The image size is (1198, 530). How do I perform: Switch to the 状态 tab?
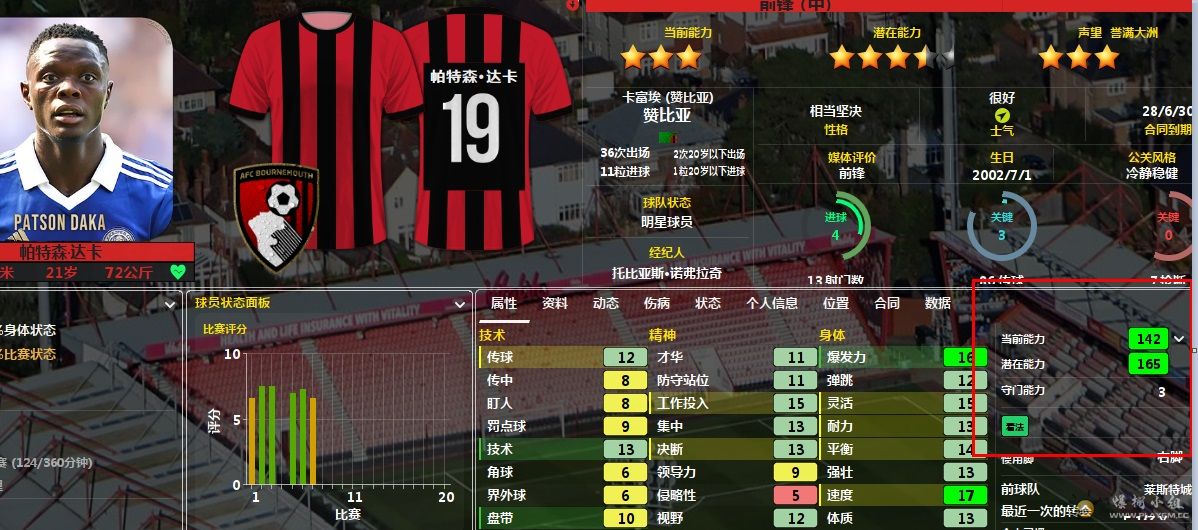click(x=708, y=304)
